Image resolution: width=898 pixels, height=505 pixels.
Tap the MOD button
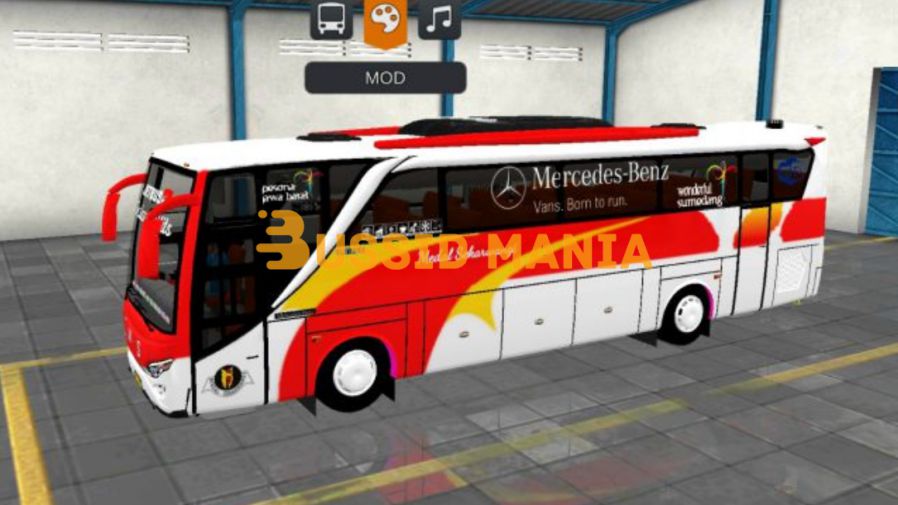pos(385,78)
